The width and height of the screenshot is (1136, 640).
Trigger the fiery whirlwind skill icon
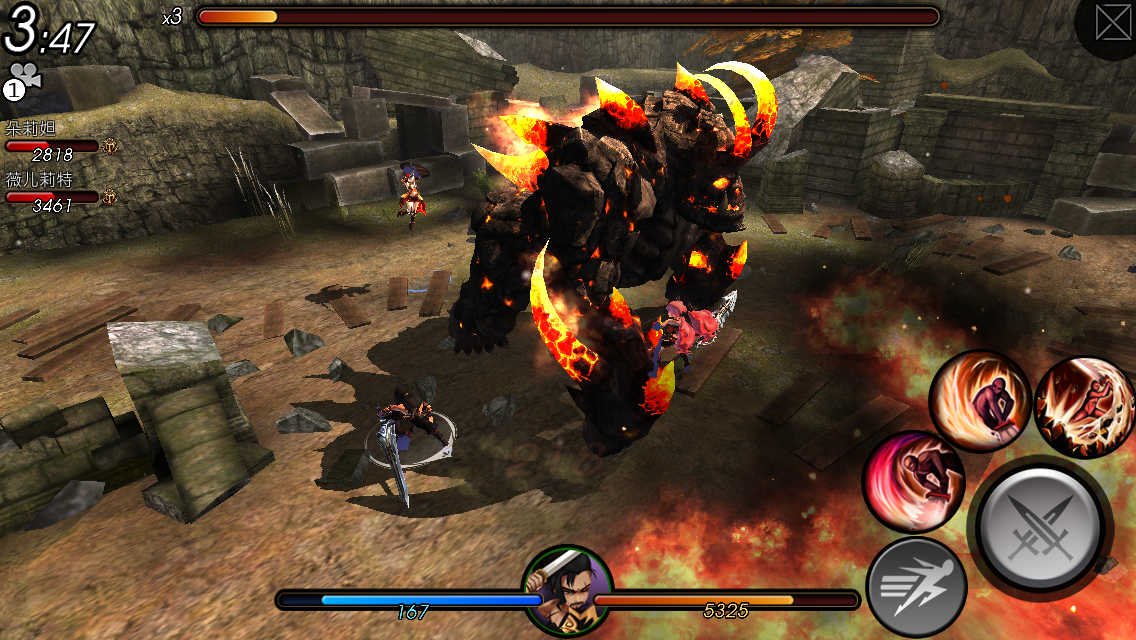coord(980,401)
